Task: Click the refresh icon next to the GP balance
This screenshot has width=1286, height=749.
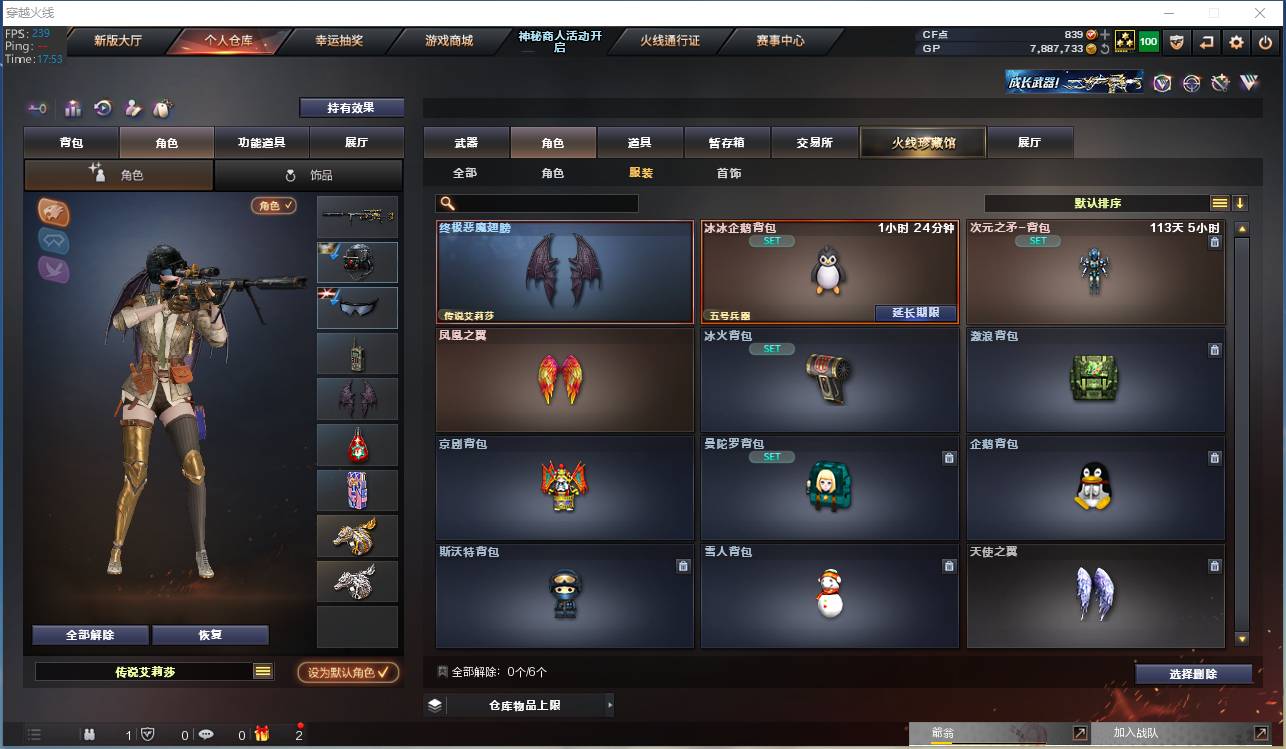Action: 1105,49
